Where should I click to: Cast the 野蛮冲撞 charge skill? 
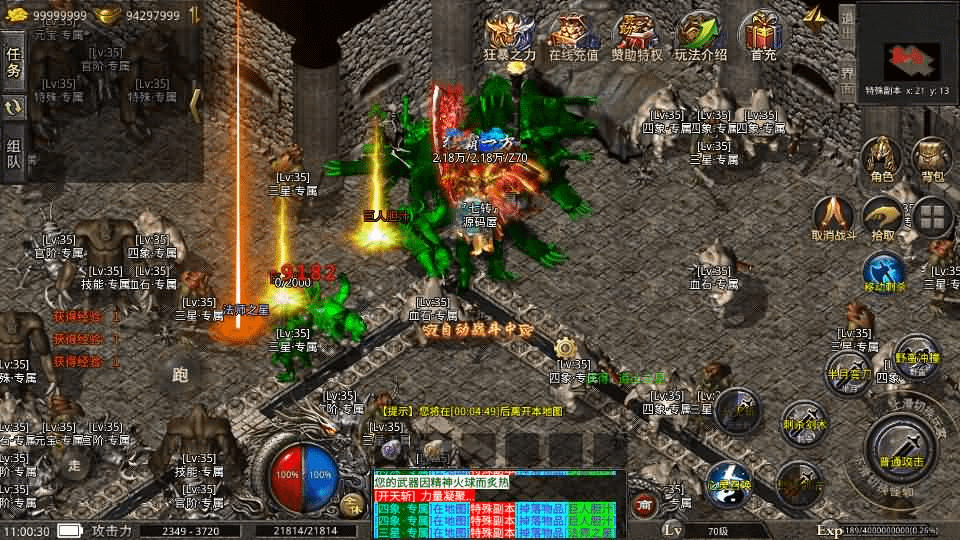916,355
